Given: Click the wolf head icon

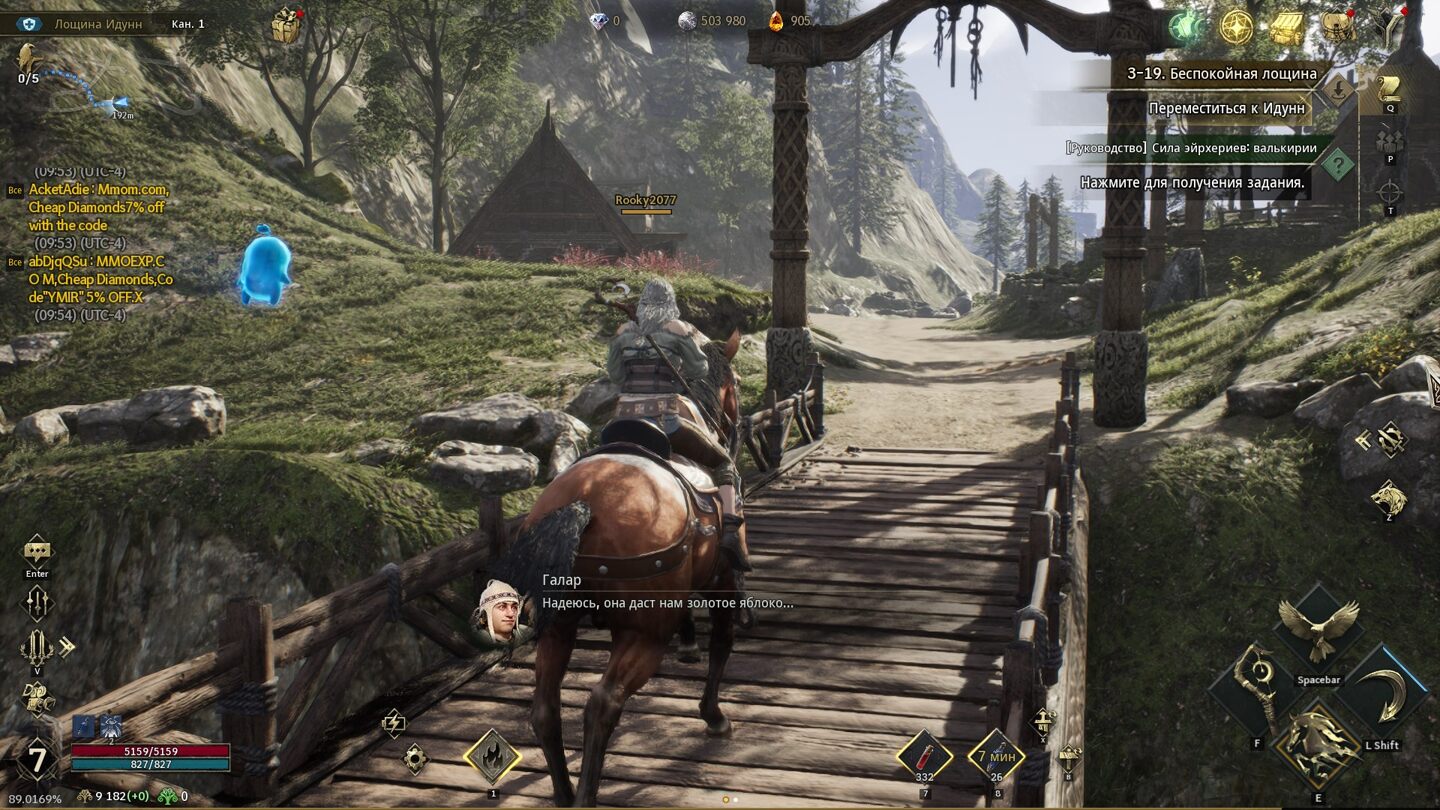Looking at the screenshot, I should [1388, 498].
